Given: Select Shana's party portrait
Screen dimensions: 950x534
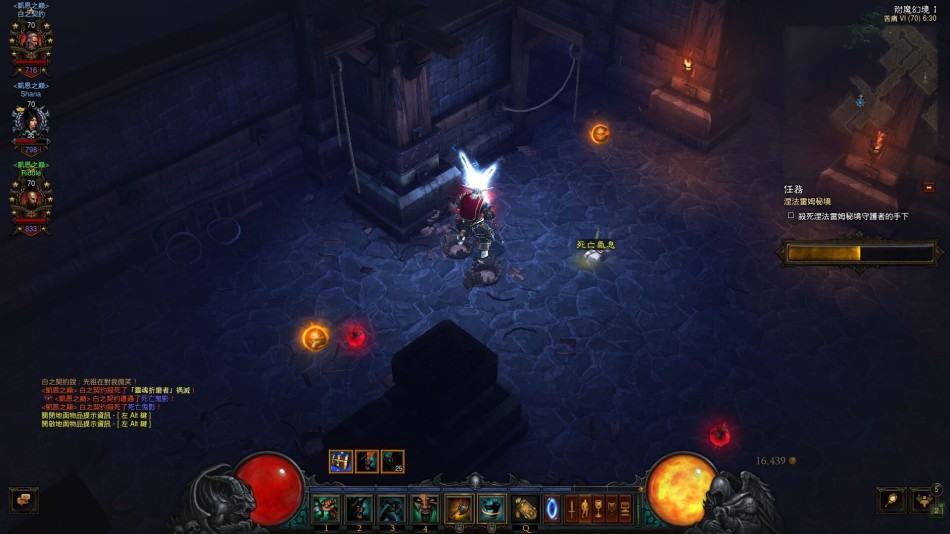Looking at the screenshot, I should (30, 122).
